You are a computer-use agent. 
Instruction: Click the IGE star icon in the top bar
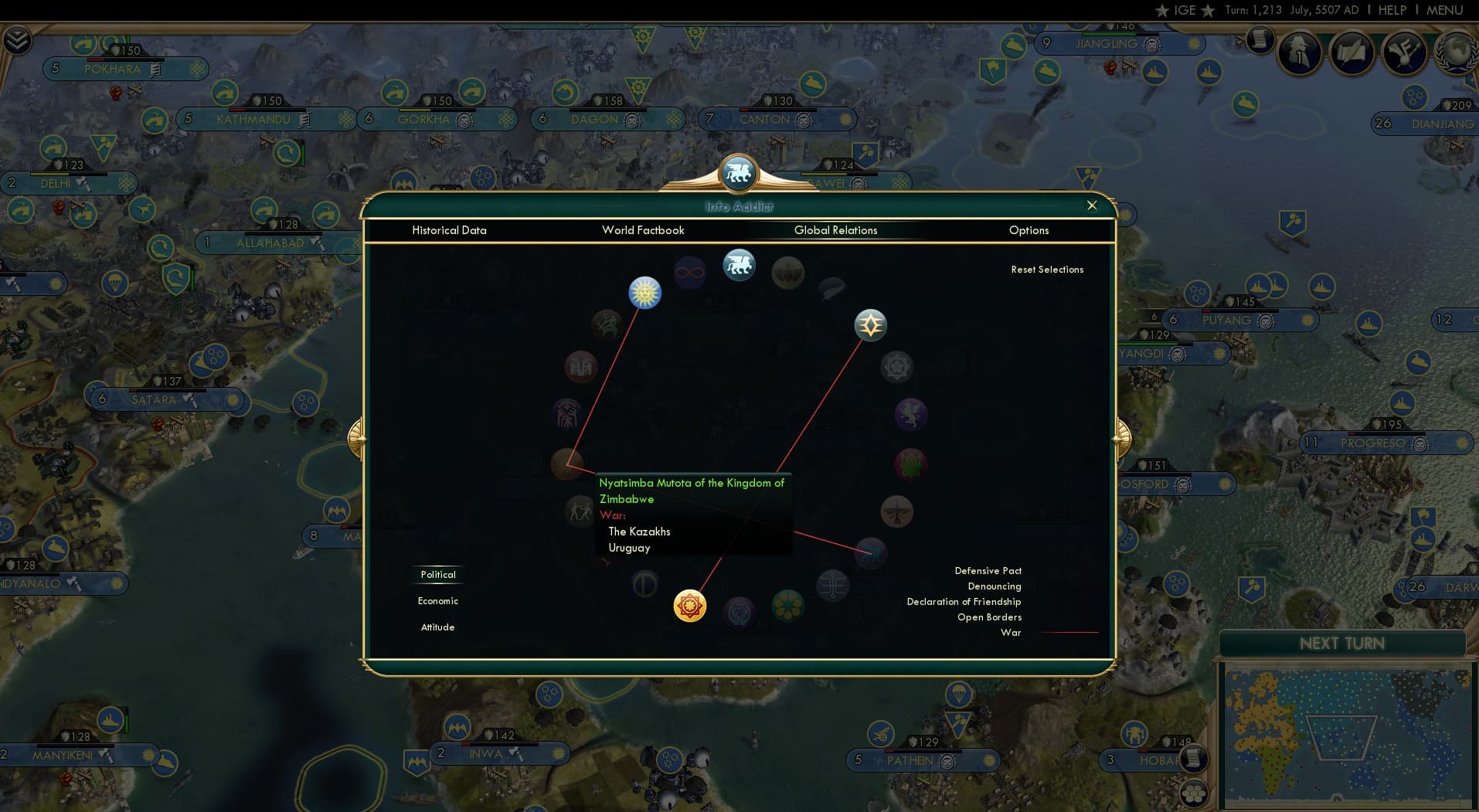coord(1161,10)
